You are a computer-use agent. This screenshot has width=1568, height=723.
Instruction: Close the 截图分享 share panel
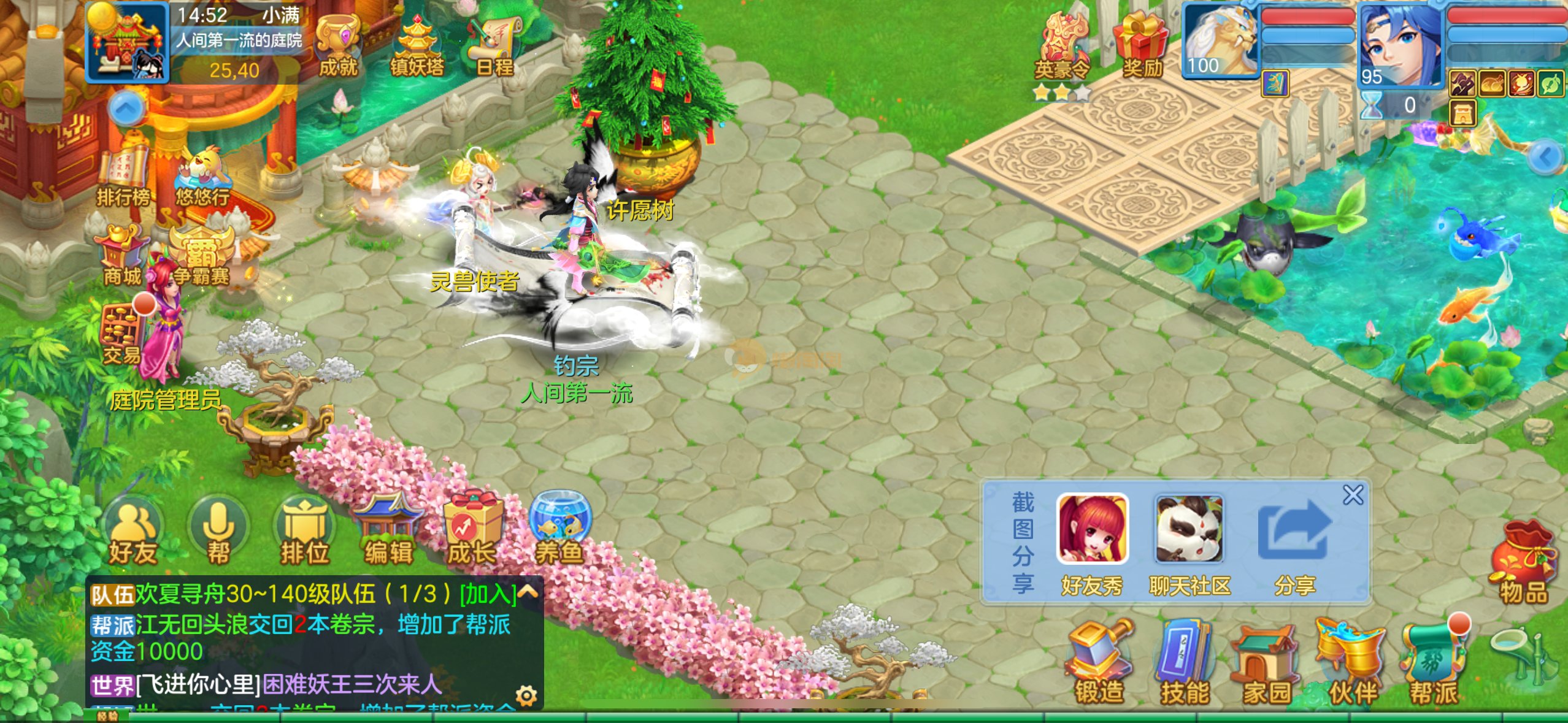(x=1353, y=495)
